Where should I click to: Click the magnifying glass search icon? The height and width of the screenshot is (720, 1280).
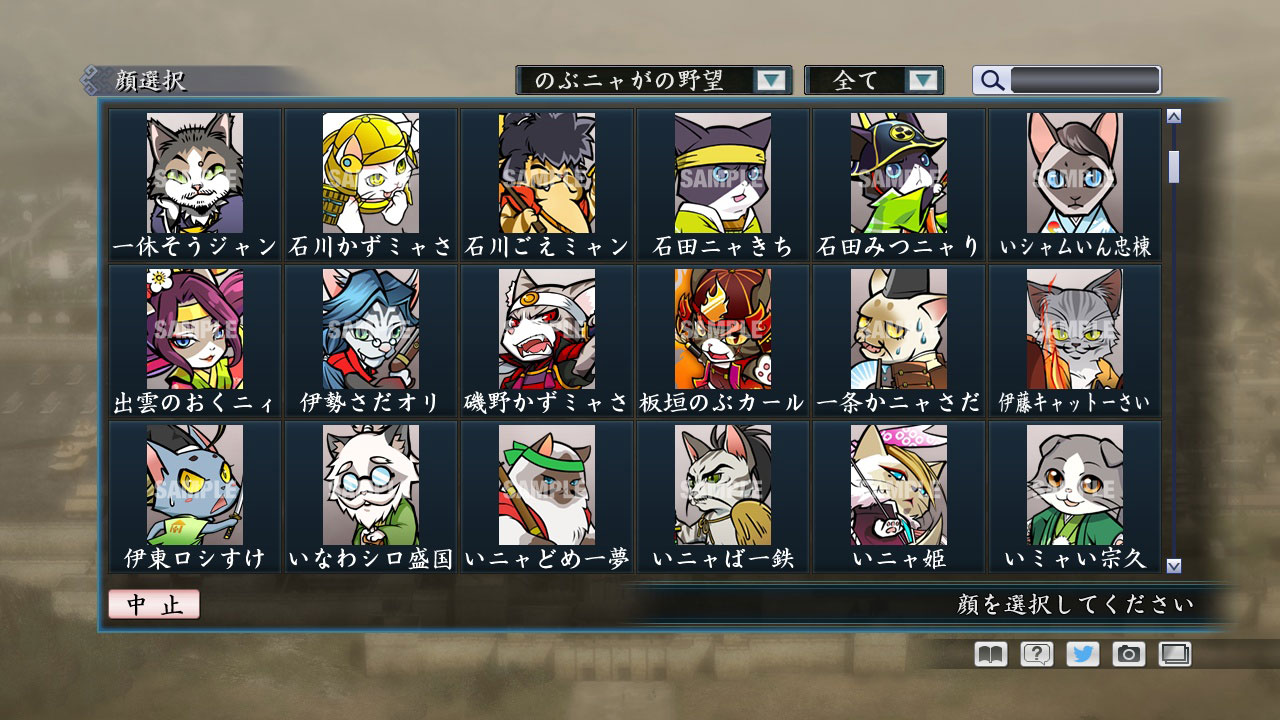pos(990,81)
